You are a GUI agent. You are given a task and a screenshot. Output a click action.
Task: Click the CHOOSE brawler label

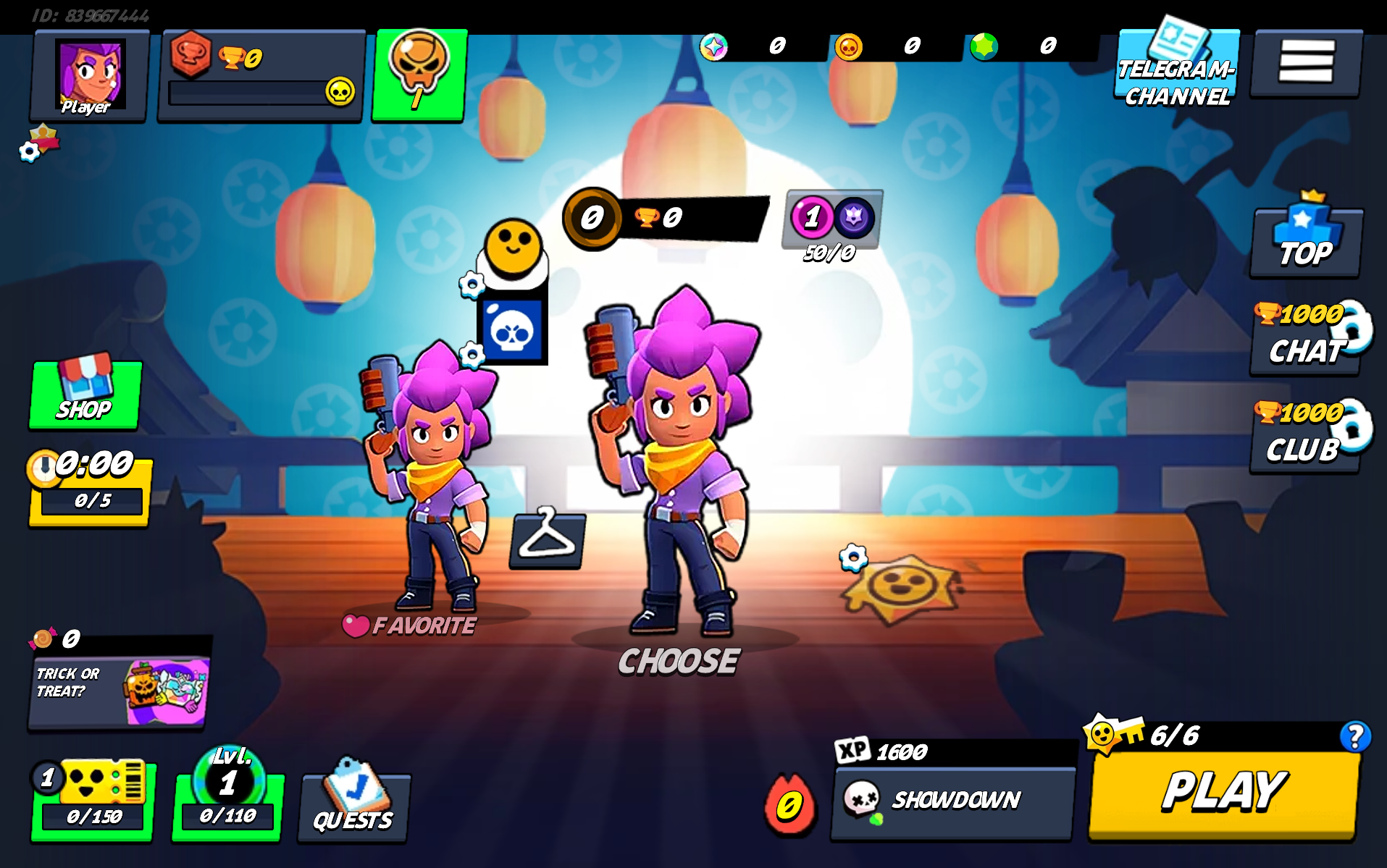tap(679, 661)
